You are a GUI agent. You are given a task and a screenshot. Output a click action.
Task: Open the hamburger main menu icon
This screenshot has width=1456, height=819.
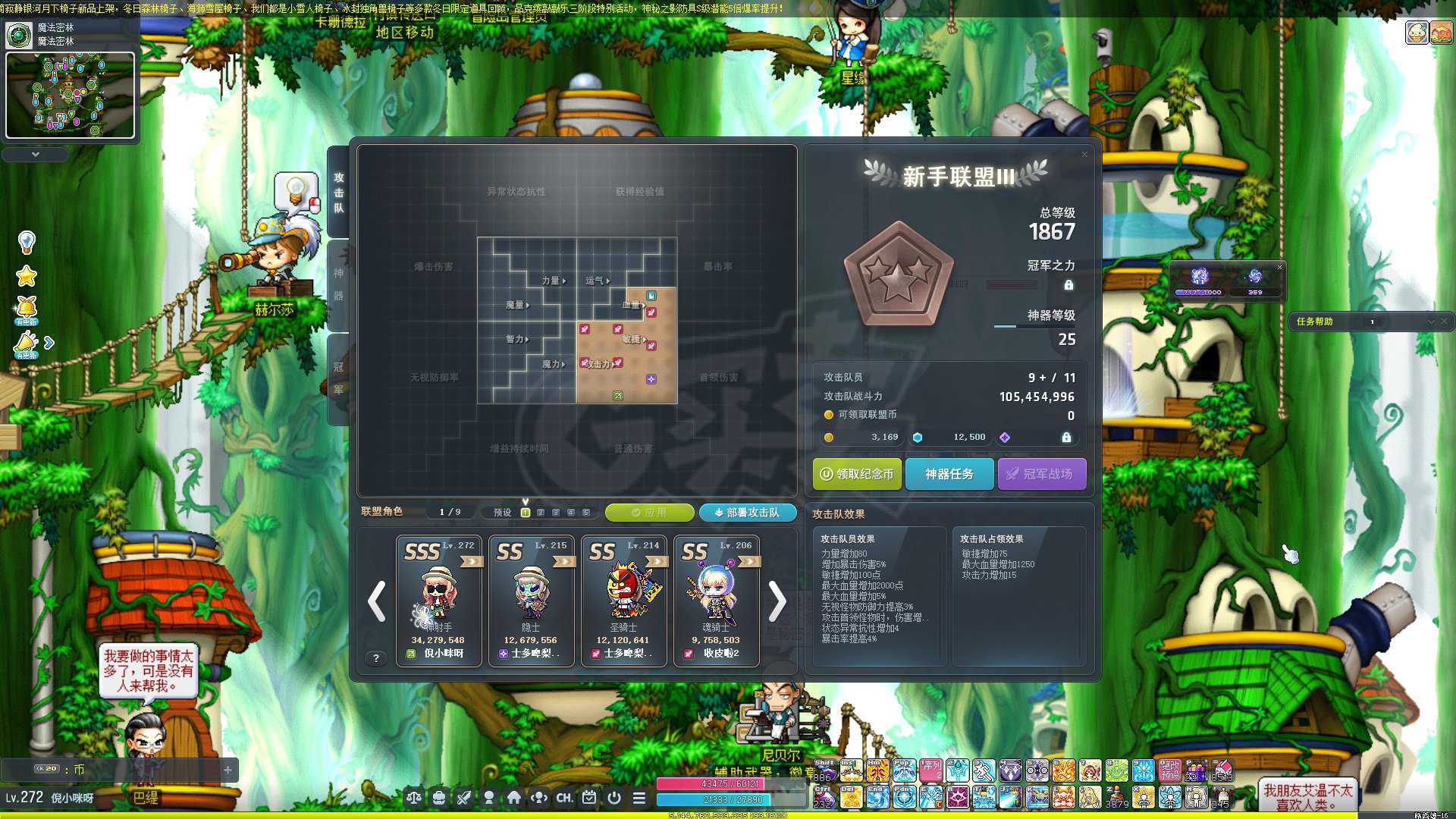click(x=641, y=798)
